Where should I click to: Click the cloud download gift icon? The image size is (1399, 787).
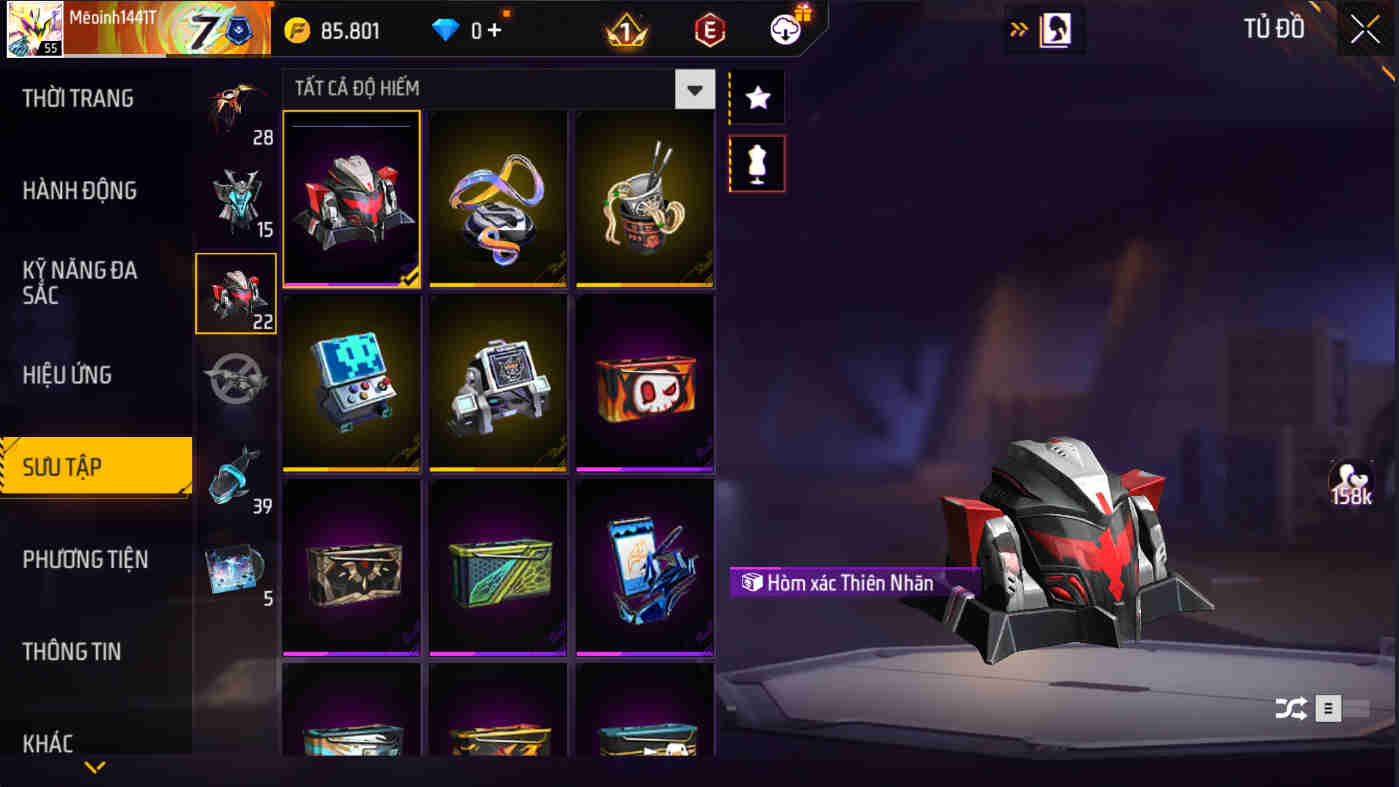point(786,29)
